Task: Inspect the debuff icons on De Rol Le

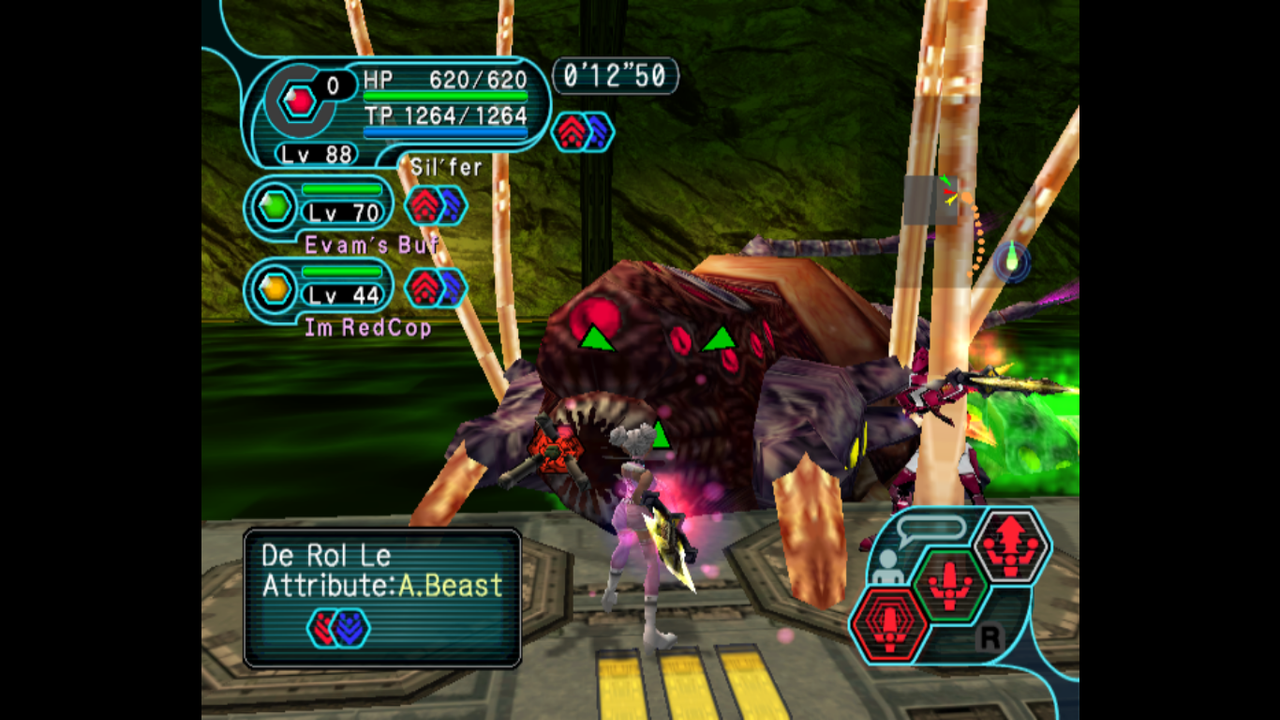Action: point(338,628)
